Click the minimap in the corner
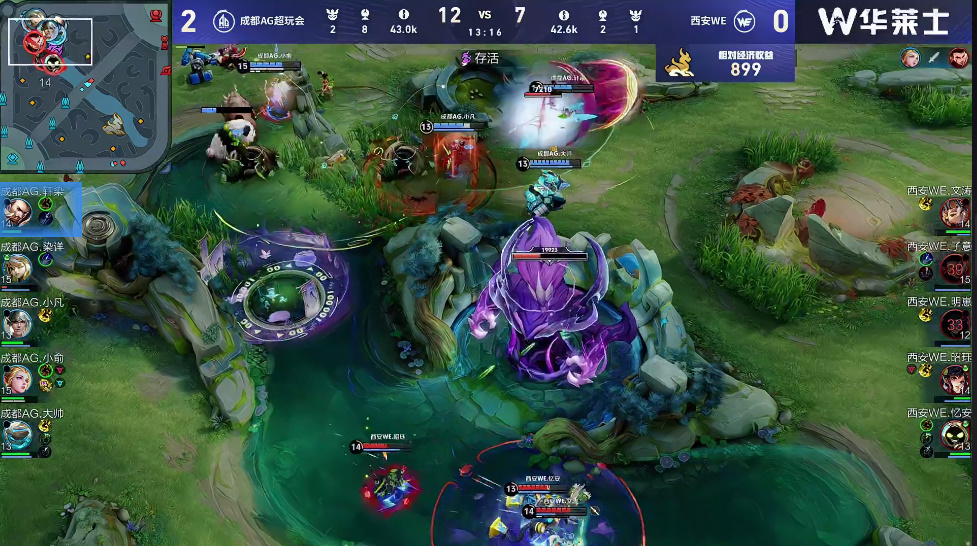The image size is (977, 546). [x=85, y=86]
